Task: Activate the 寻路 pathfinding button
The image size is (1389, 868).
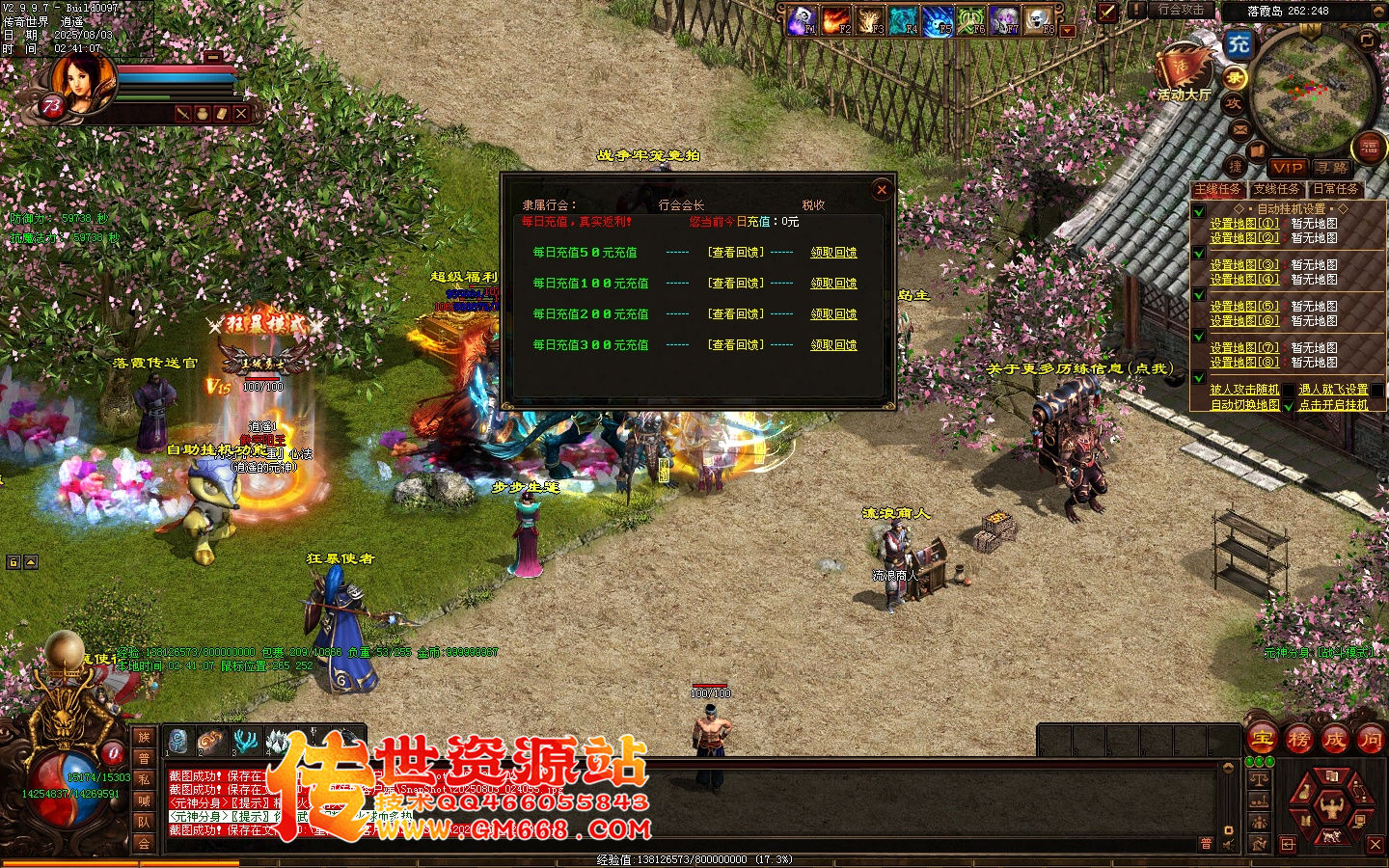Action: [1331, 168]
